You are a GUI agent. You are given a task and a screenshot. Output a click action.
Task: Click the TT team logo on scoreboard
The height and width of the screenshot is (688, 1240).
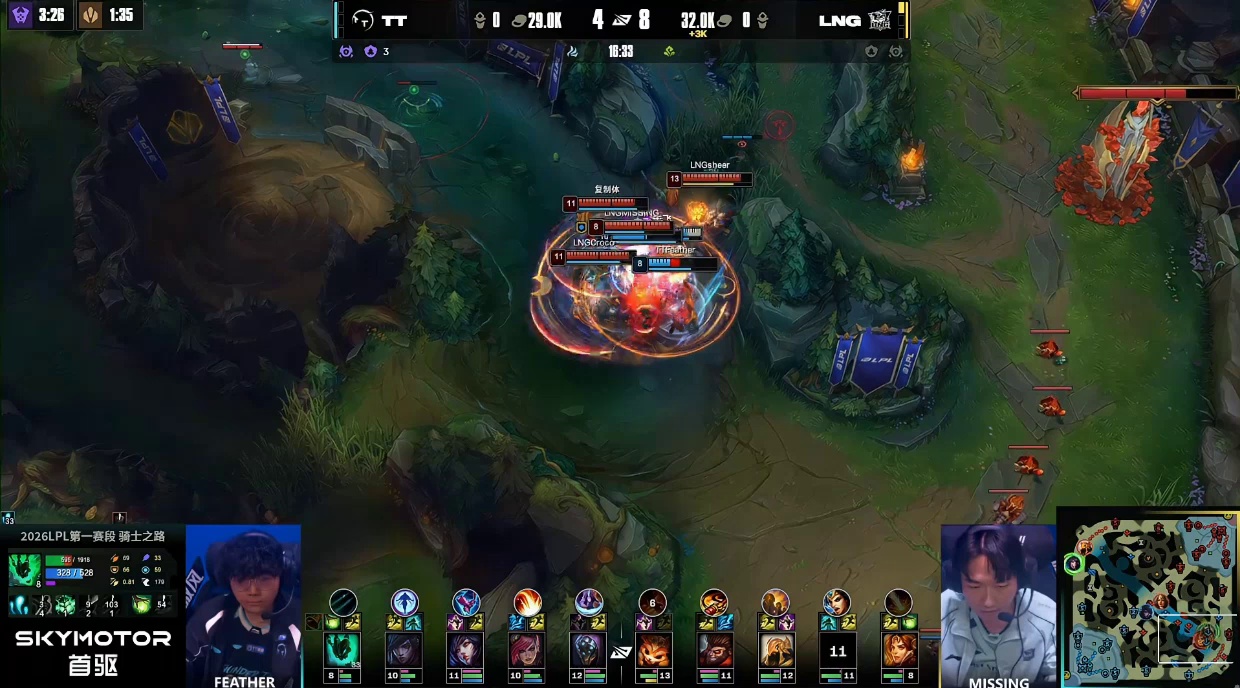(x=364, y=20)
